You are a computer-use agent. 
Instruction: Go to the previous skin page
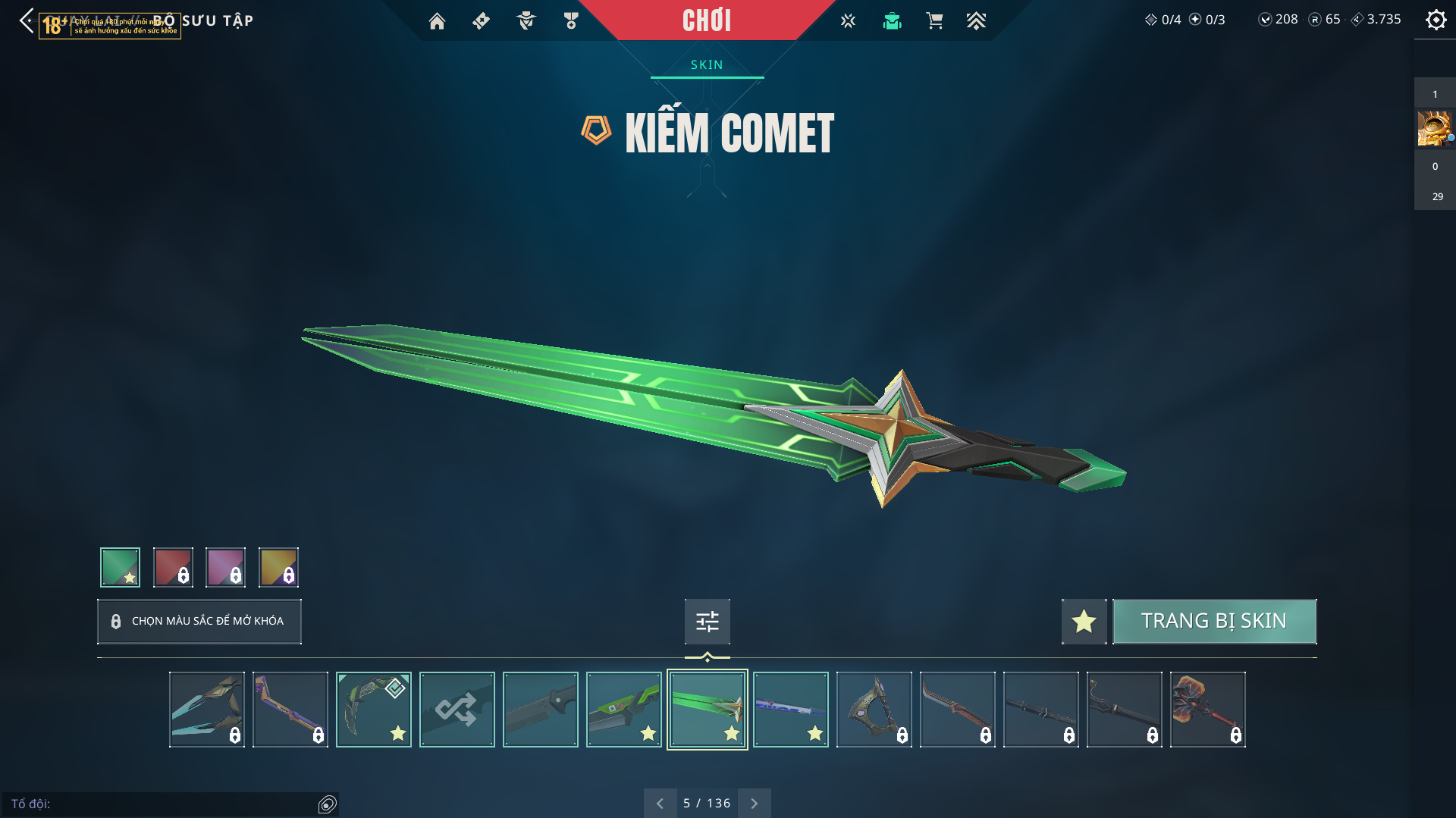(660, 803)
